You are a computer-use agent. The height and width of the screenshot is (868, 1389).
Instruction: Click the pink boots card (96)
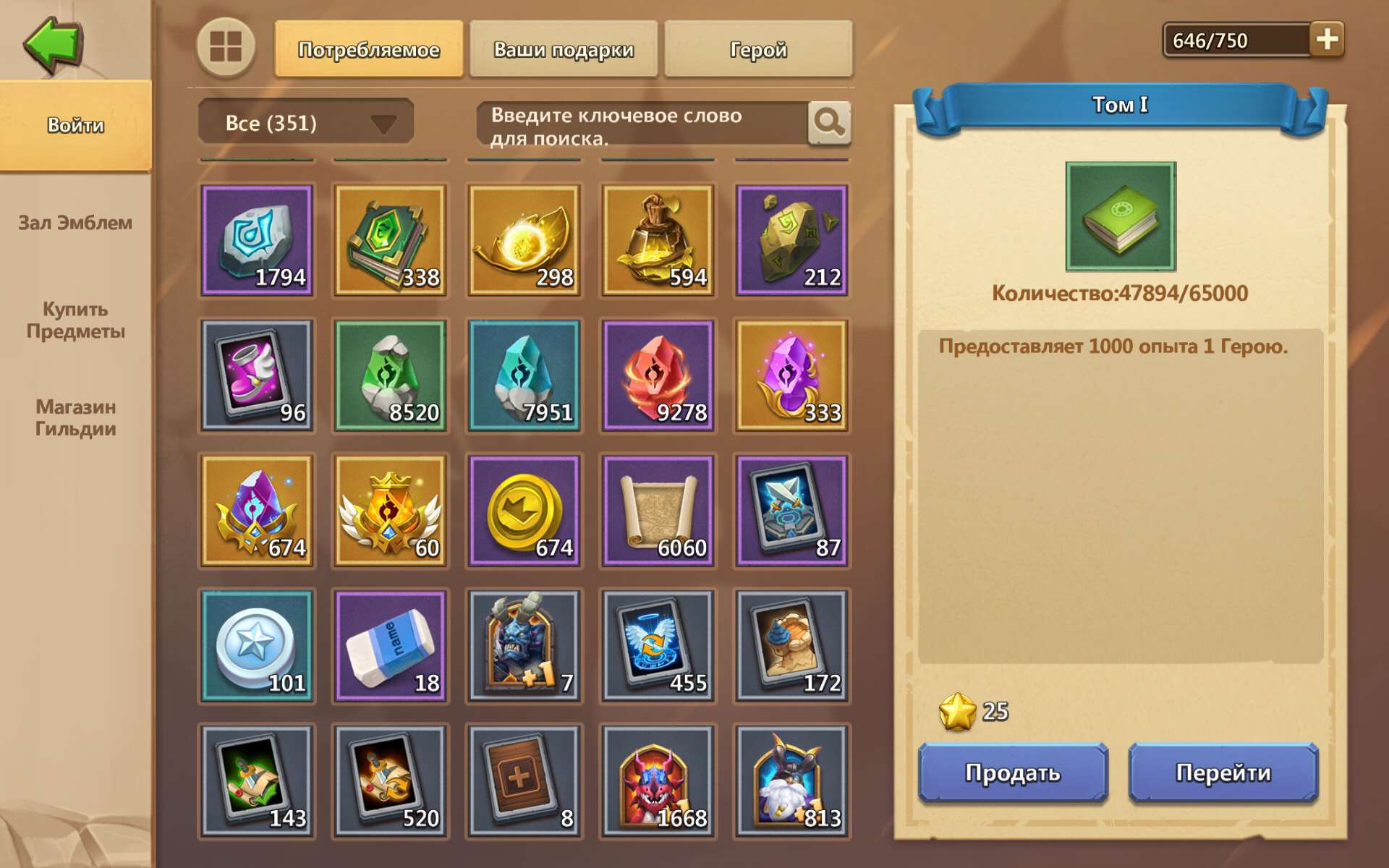[x=257, y=374]
